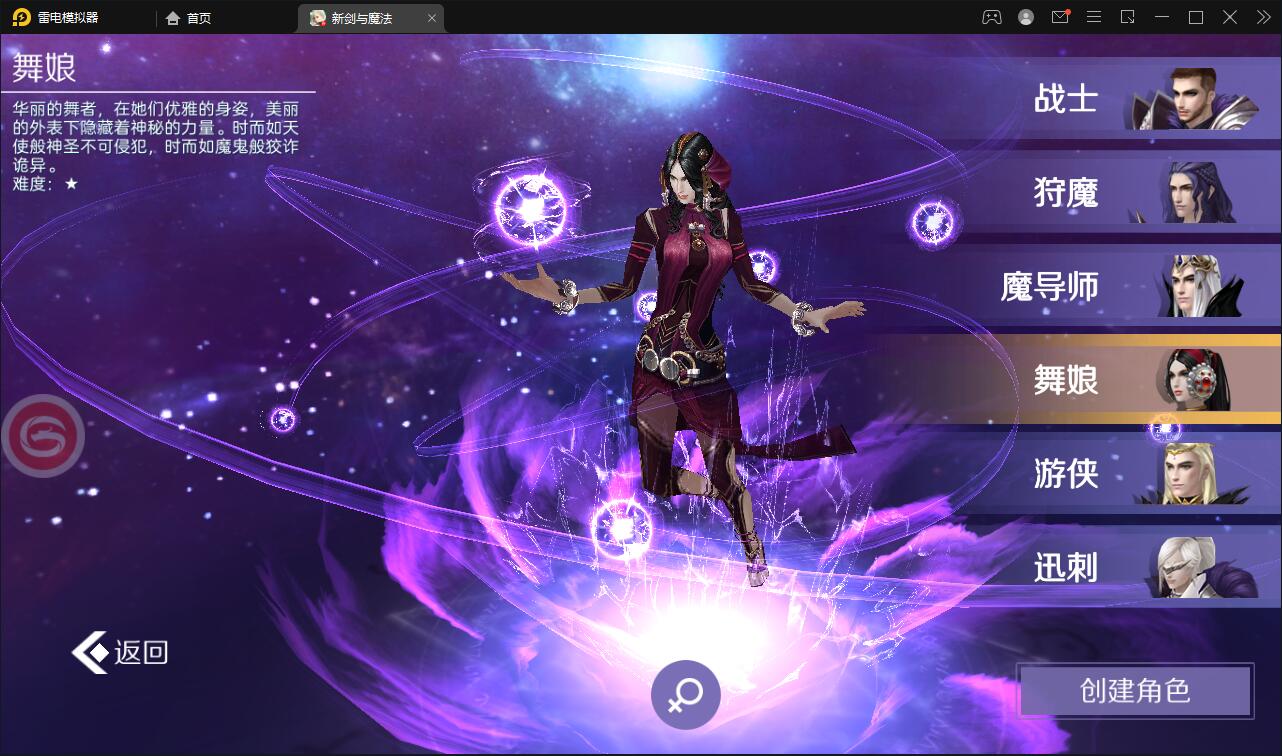This screenshot has height=756, width=1282.
Task: Click the screen capture icon
Action: 1128,17
